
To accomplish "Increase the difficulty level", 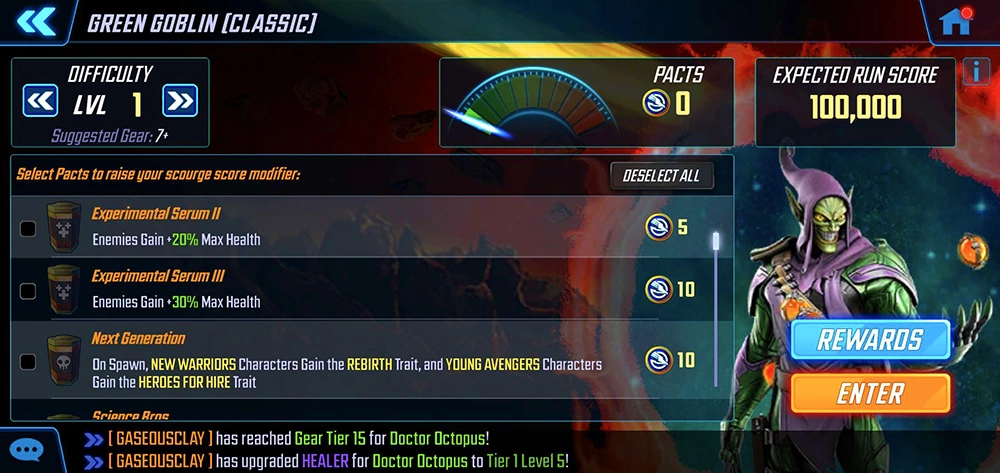I will (179, 101).
